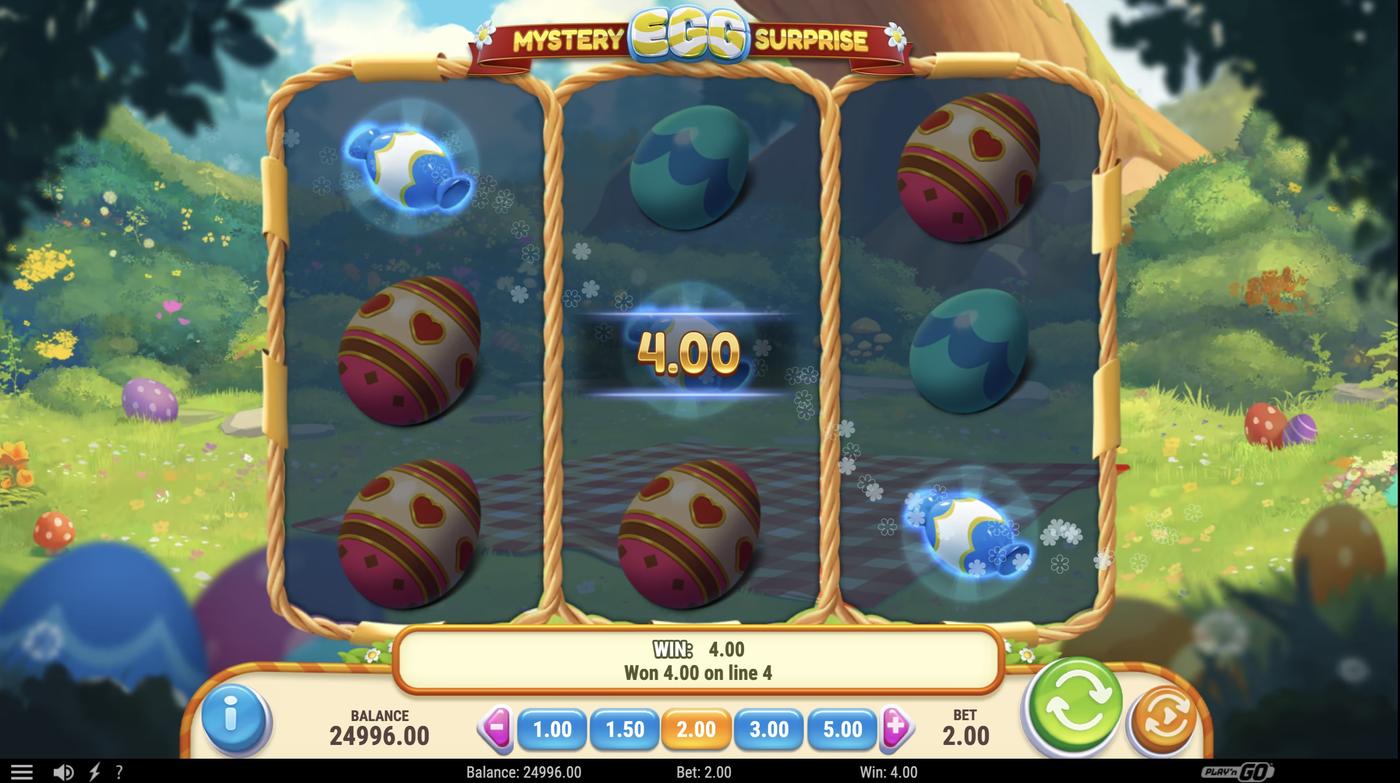Click the Balance amount 24996.00
The height and width of the screenshot is (783, 1400).
tap(381, 736)
